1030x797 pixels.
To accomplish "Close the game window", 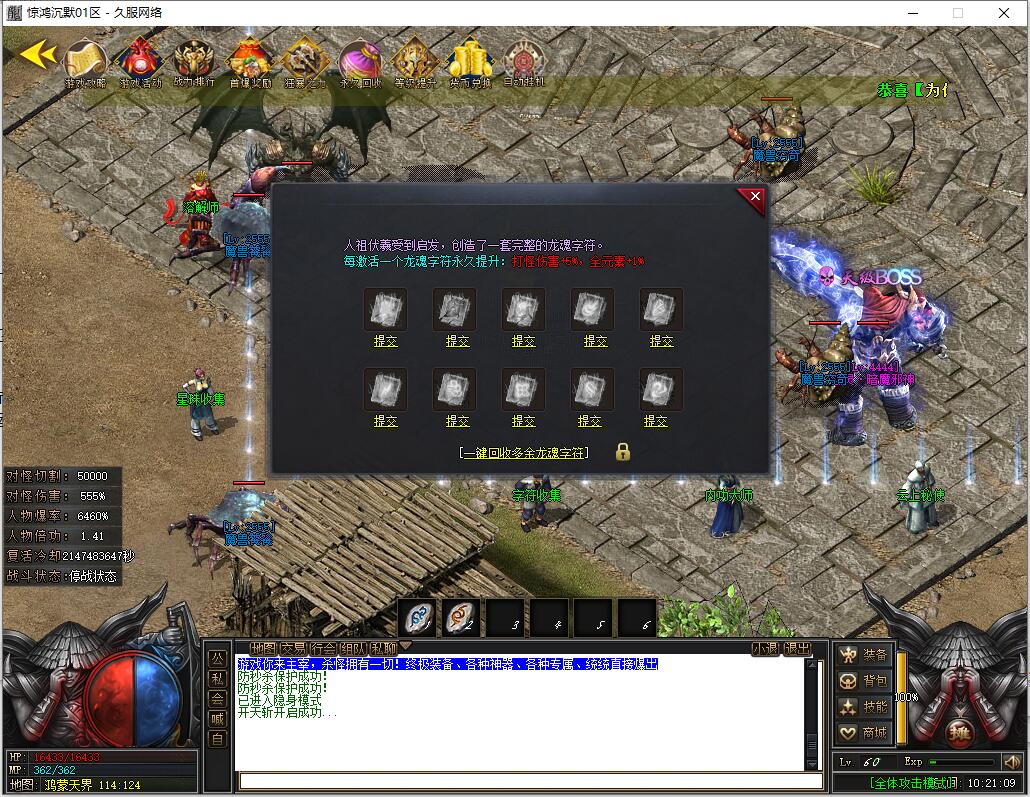I will [x=1004, y=13].
